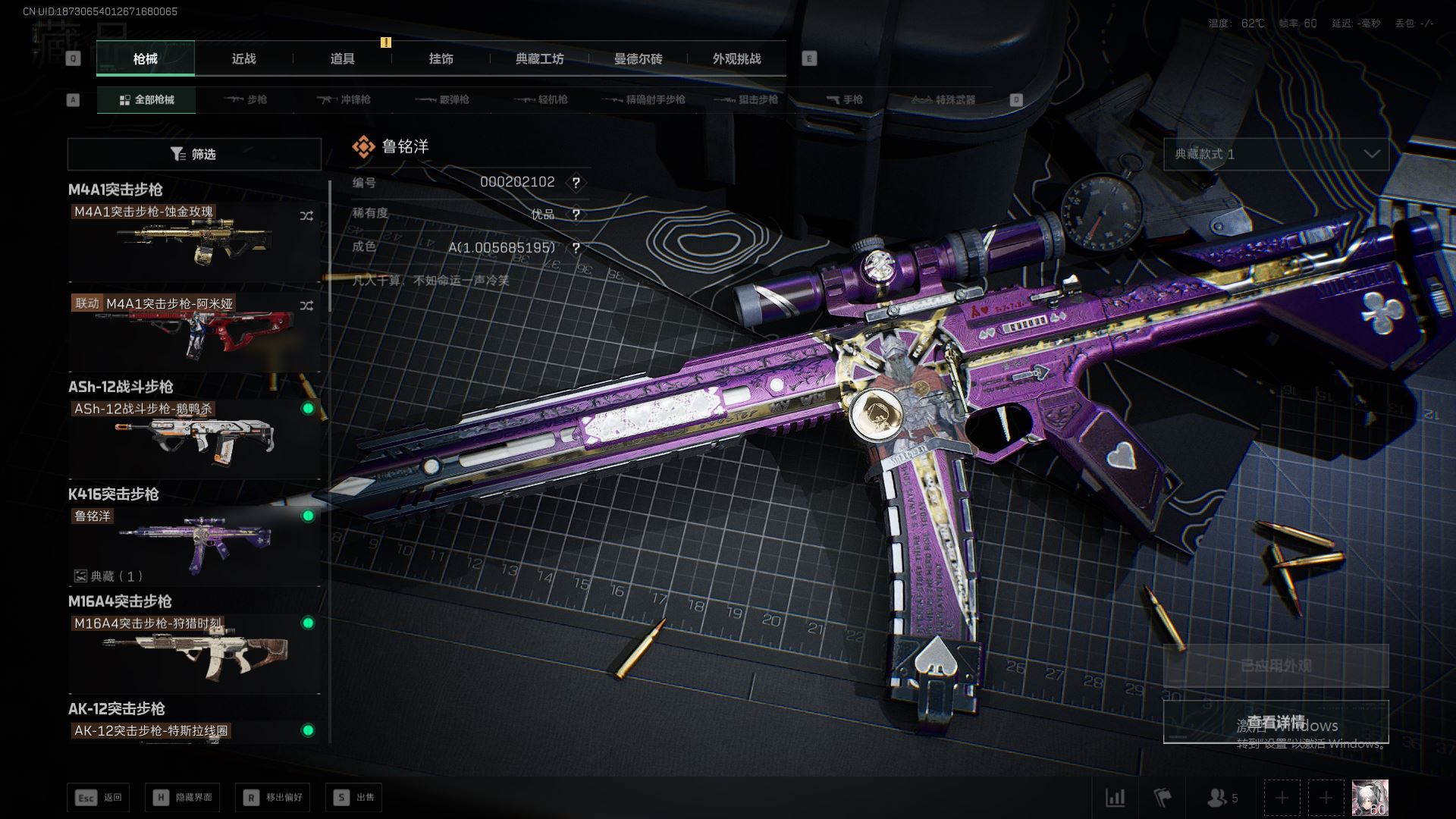Image resolution: width=1456 pixels, height=819 pixels.
Task: Switch to the 近战 melee tab
Action: [243, 58]
